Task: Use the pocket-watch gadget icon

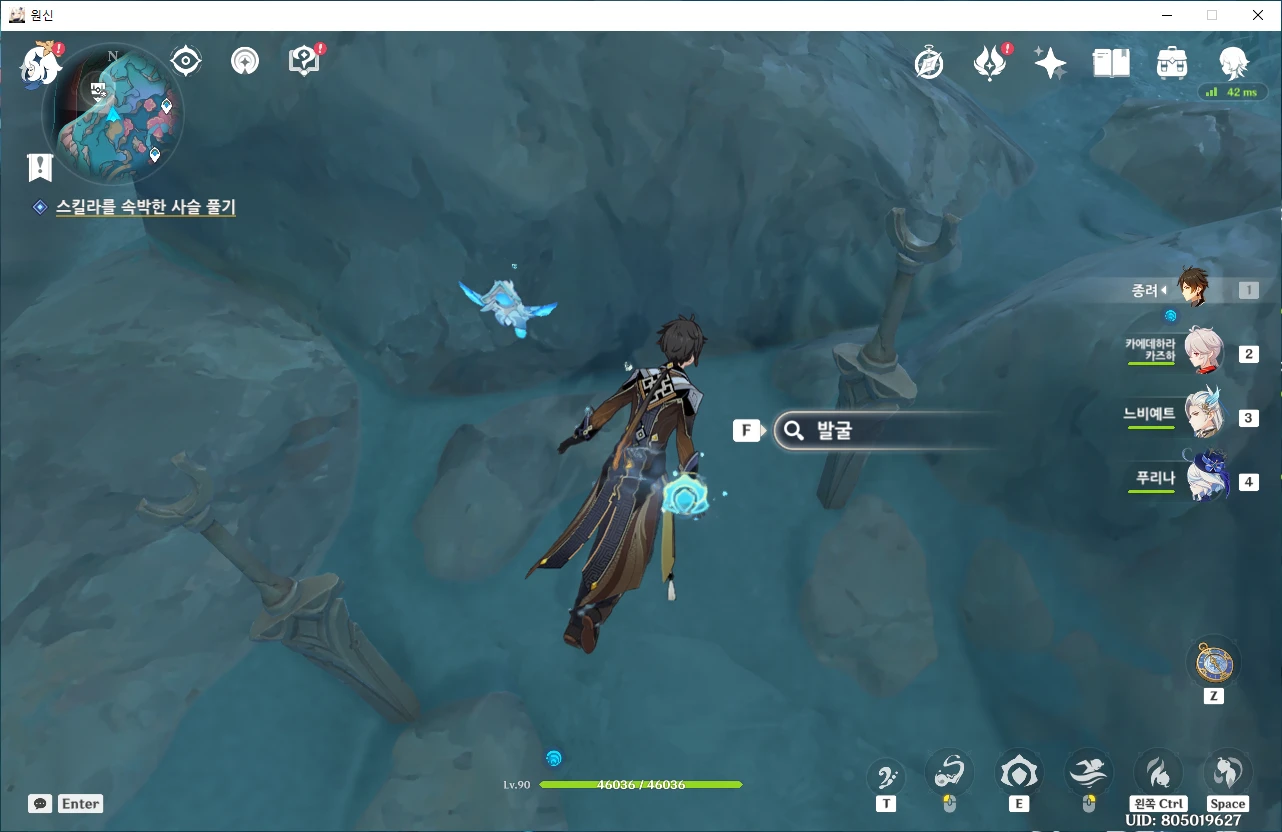Action: pyautogui.click(x=1213, y=664)
